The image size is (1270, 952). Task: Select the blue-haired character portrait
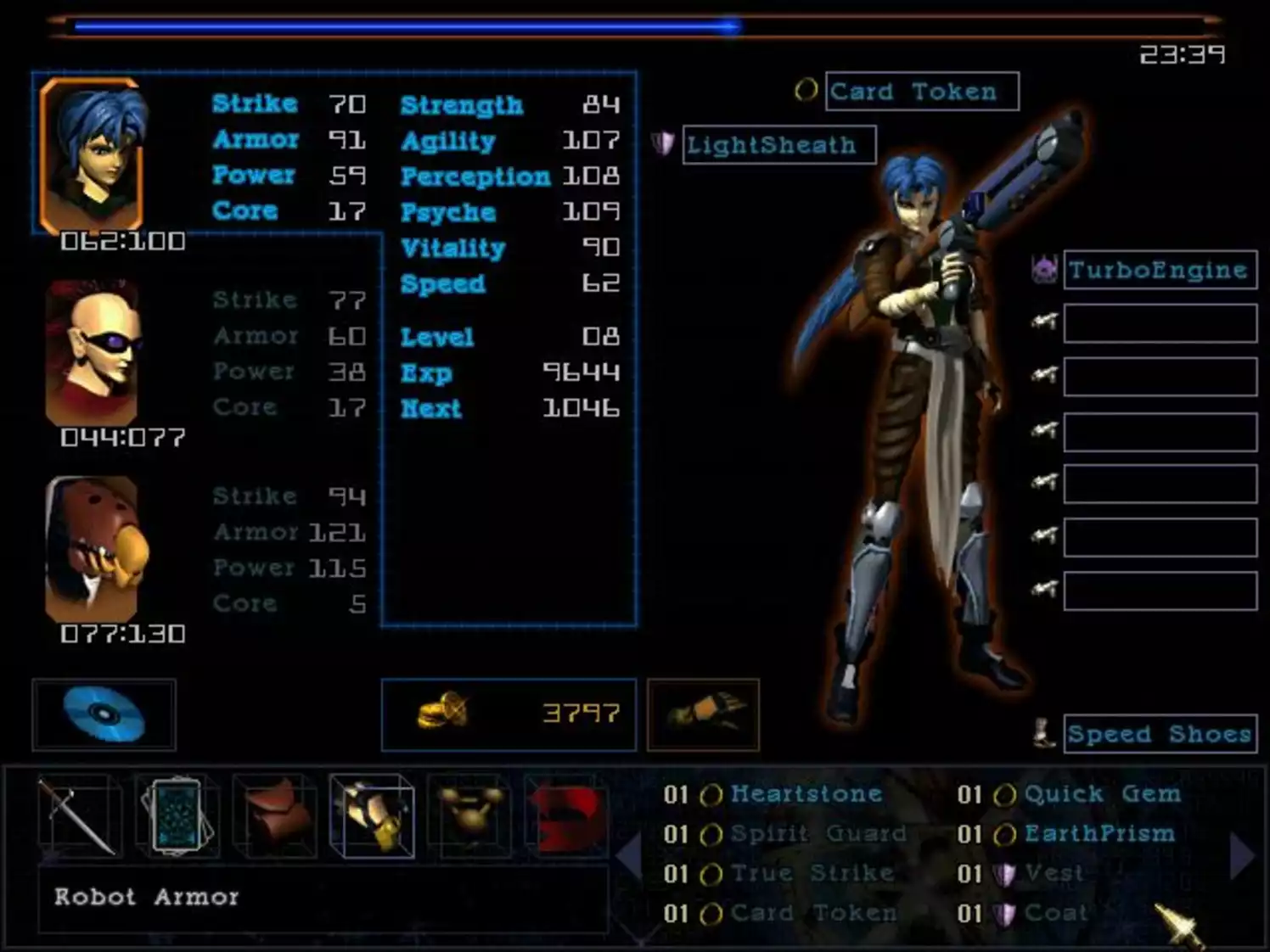coord(93,151)
